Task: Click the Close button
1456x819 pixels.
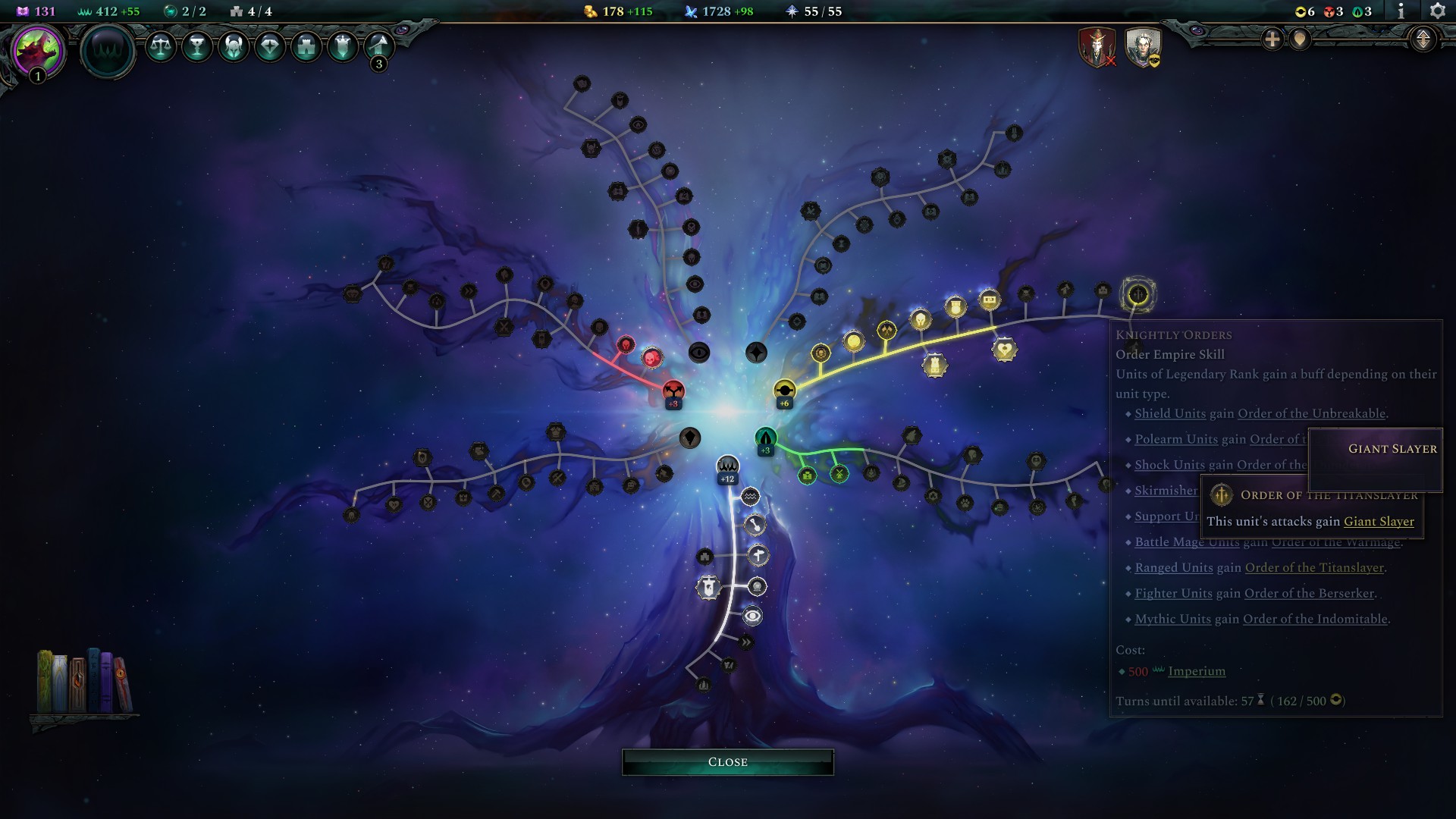Action: click(x=727, y=761)
